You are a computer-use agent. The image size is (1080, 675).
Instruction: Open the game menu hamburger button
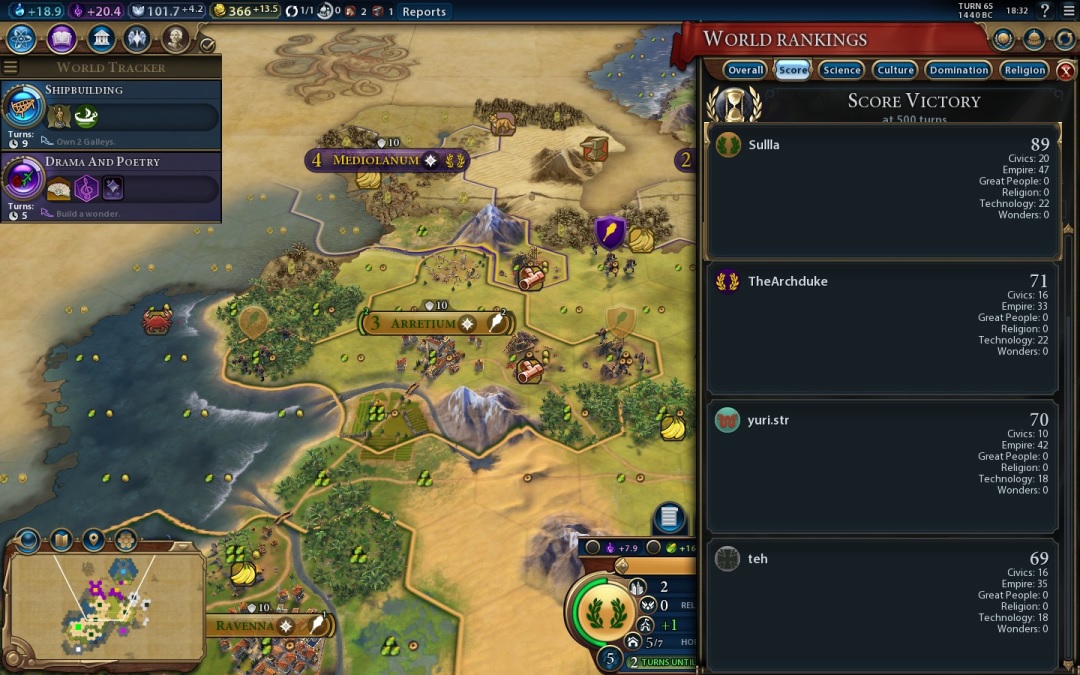click(x=1068, y=11)
